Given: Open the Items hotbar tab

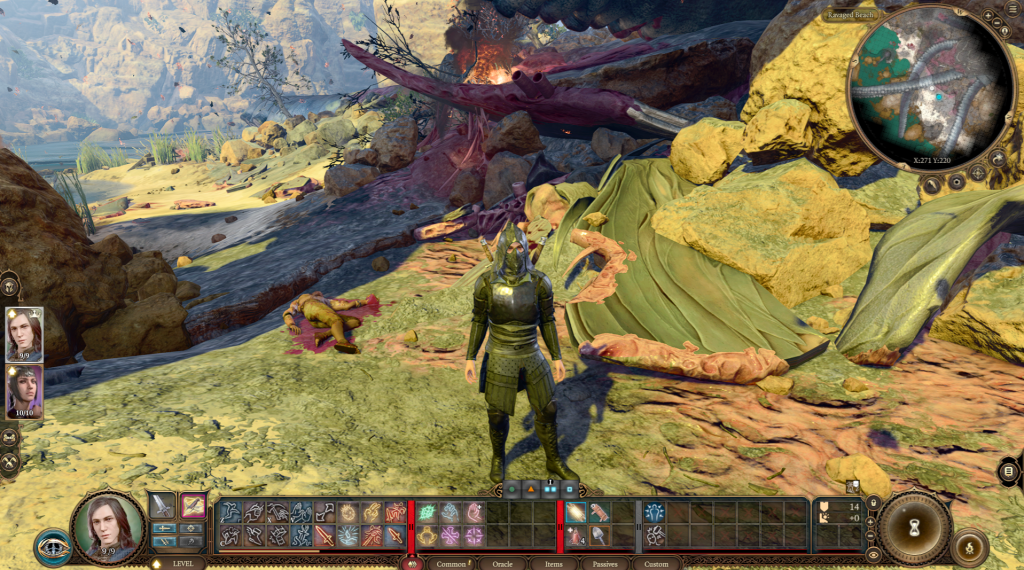Looking at the screenshot, I should 553,563.
